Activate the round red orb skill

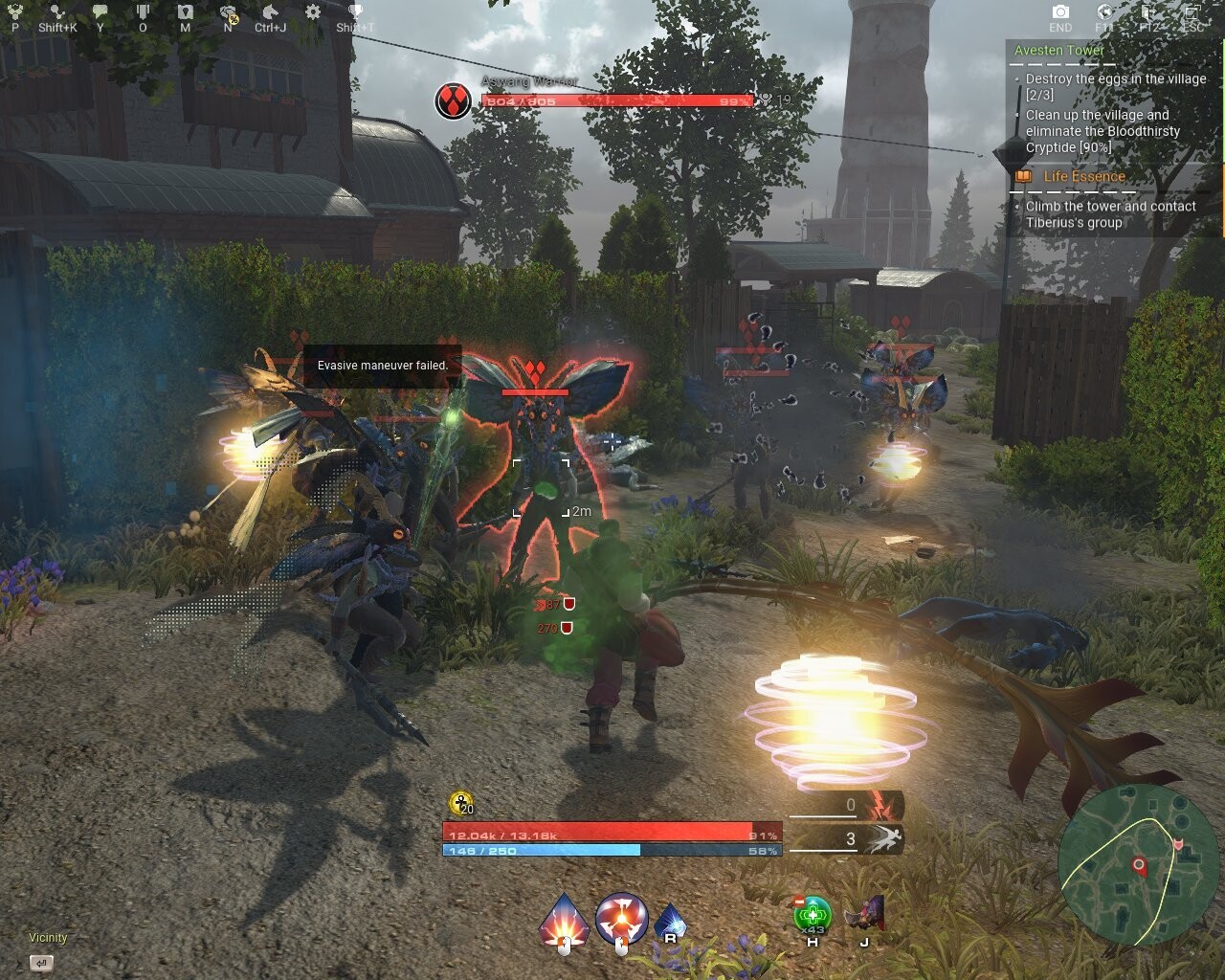coord(621,918)
